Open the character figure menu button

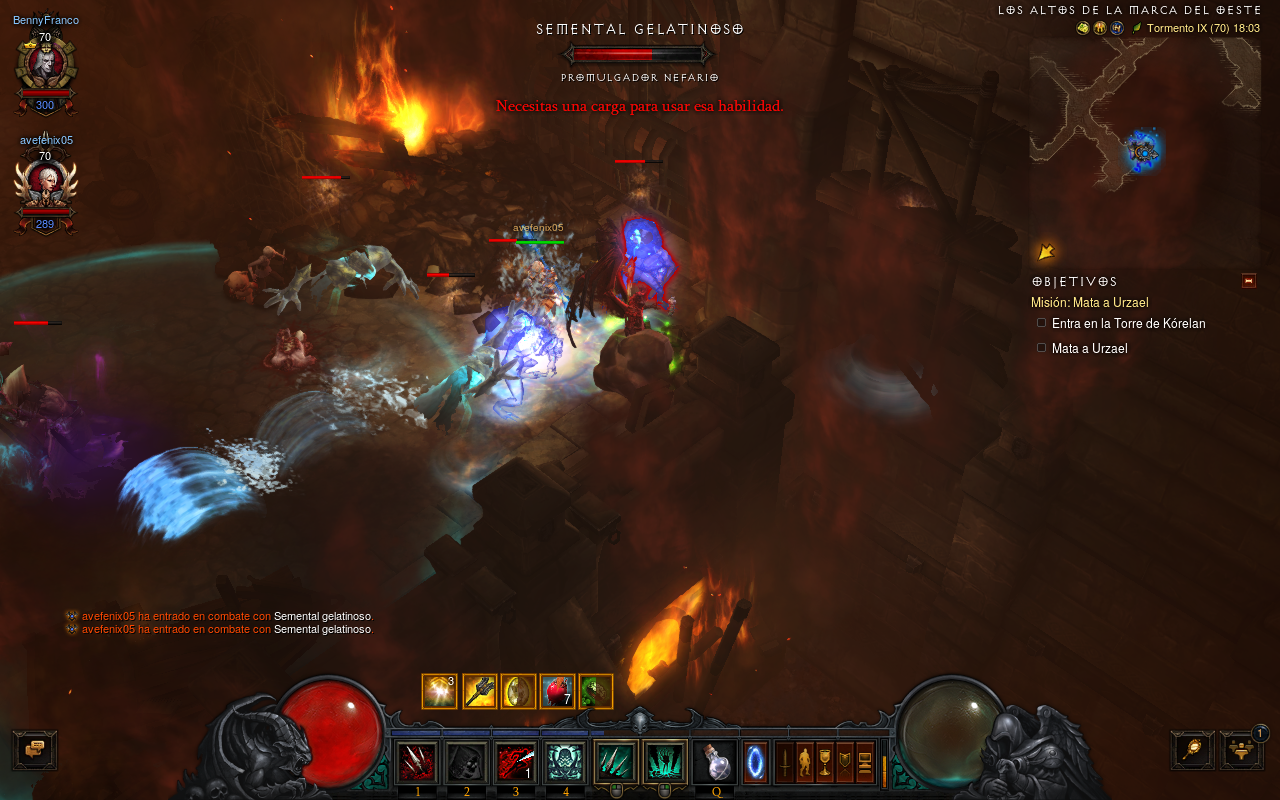(x=805, y=763)
